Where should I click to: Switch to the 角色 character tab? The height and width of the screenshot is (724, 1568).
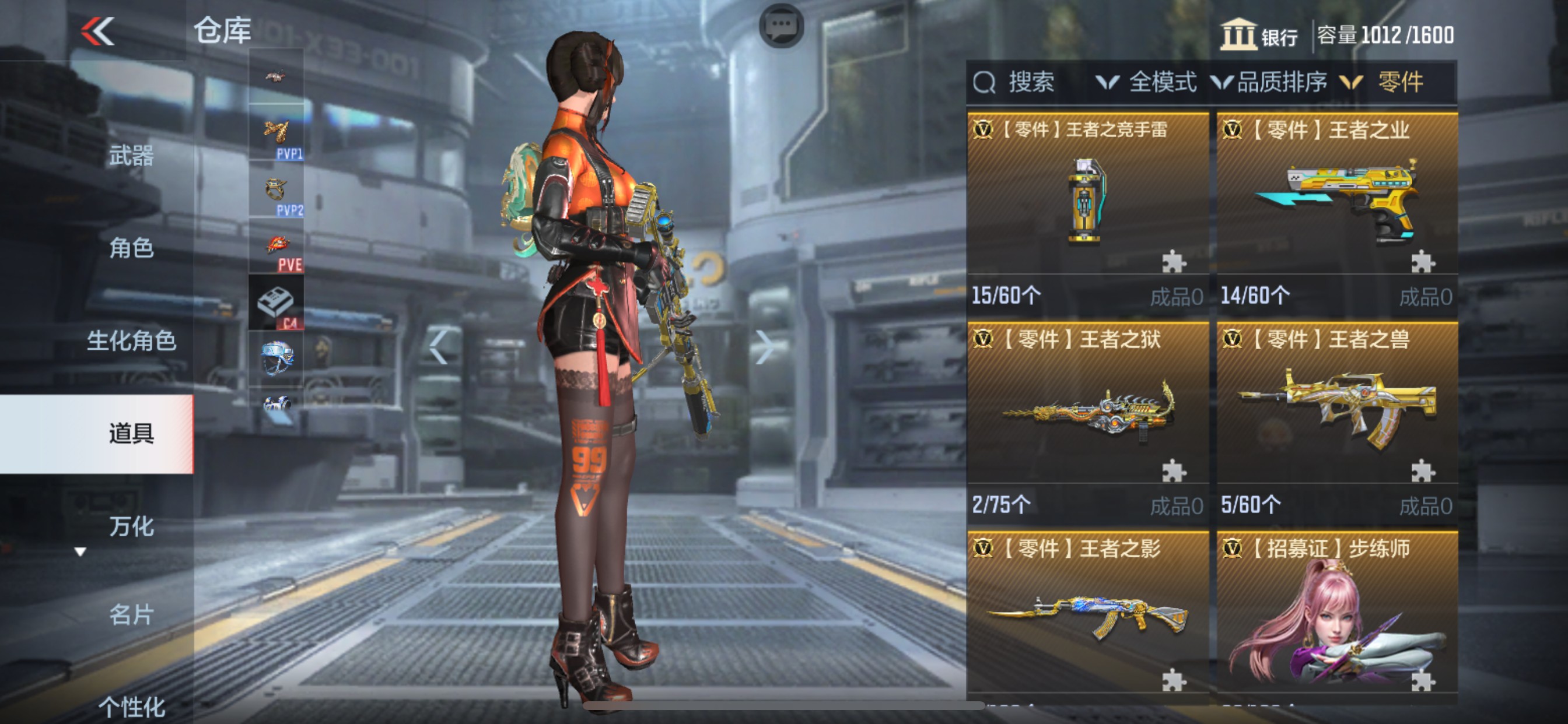tap(131, 248)
